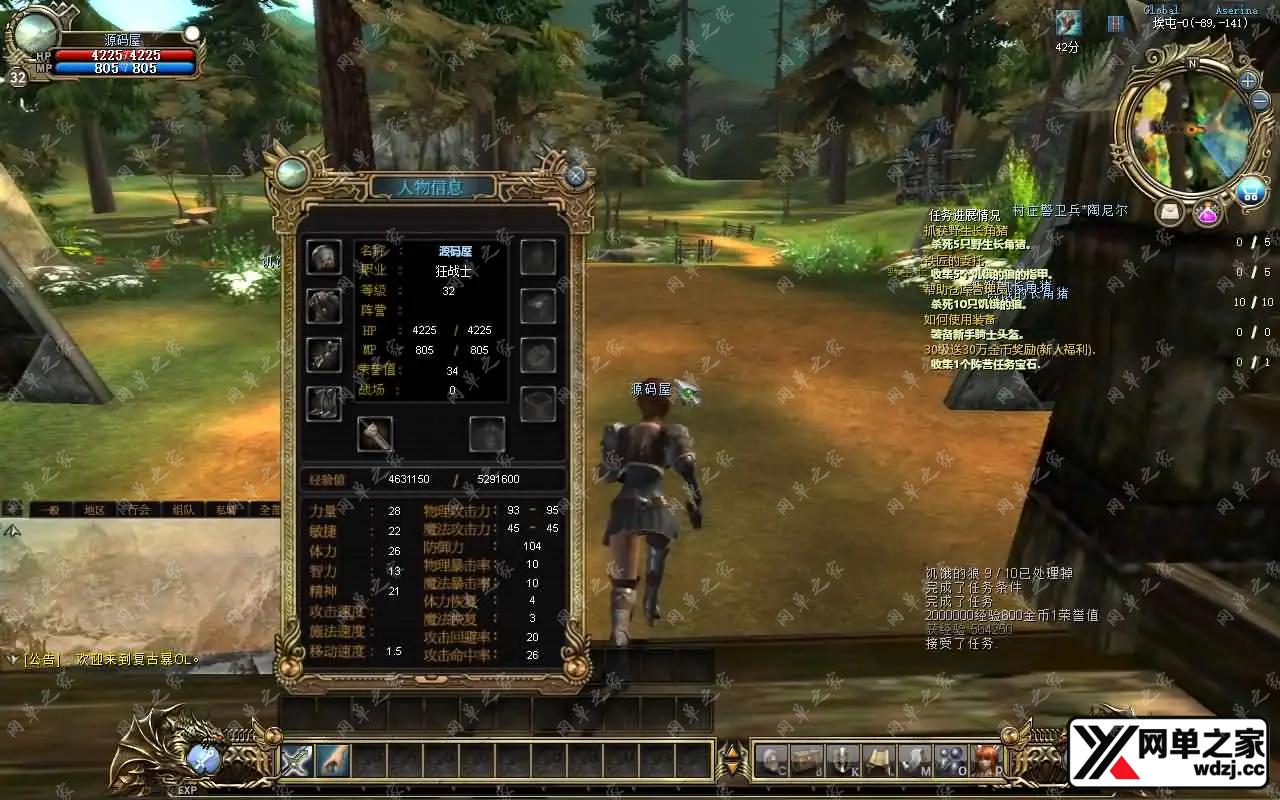Open the map icon below the minimap
The height and width of the screenshot is (800, 1280).
coord(1169,212)
